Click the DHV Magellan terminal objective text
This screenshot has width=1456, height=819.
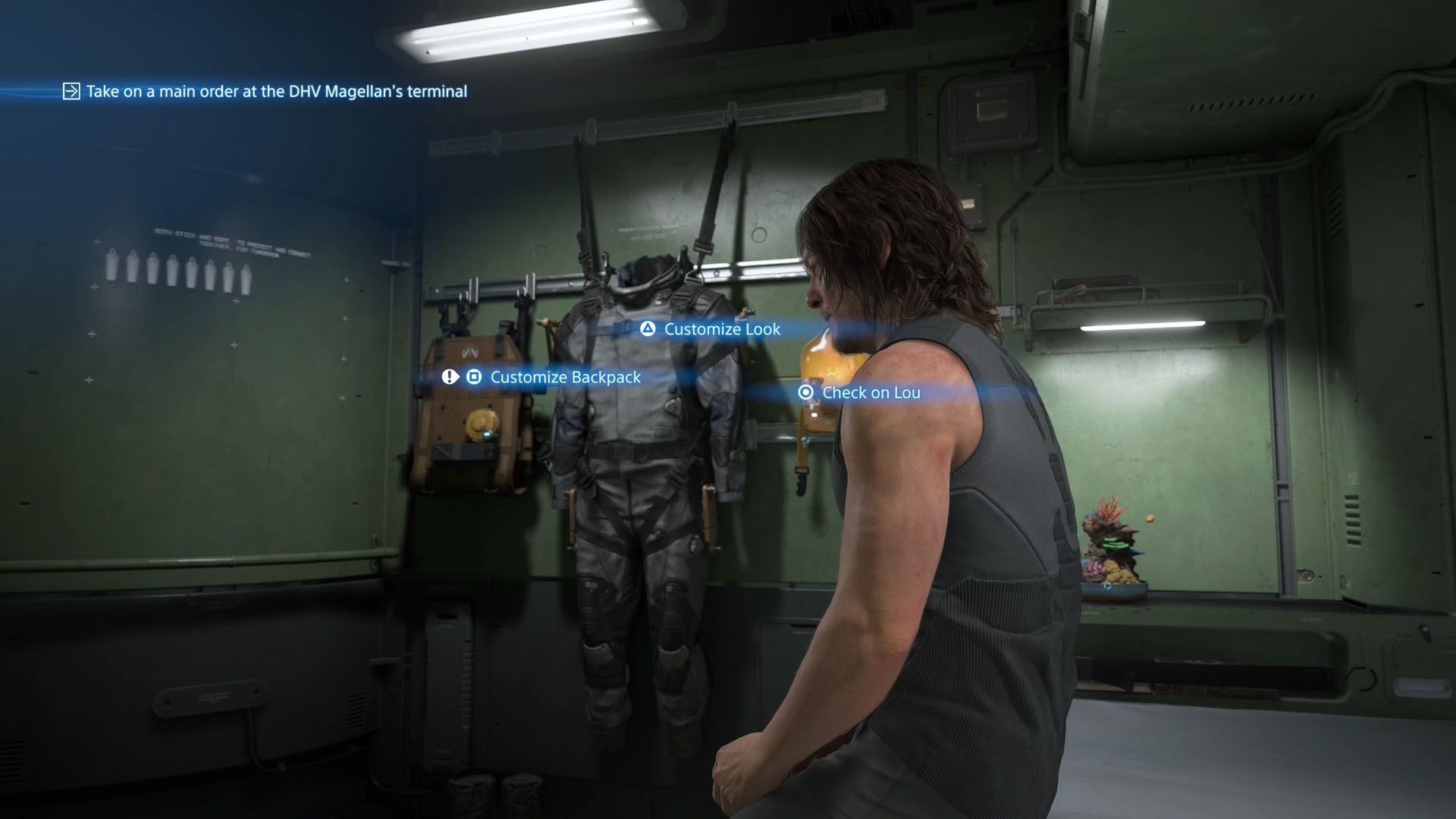pos(278,91)
